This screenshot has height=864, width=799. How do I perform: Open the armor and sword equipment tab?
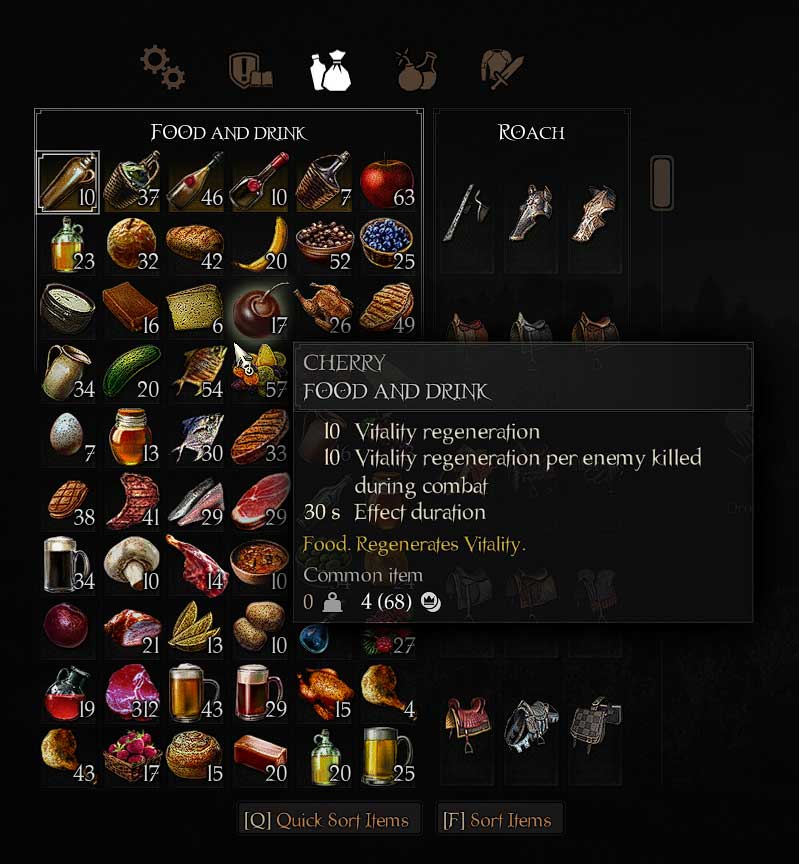(503, 70)
